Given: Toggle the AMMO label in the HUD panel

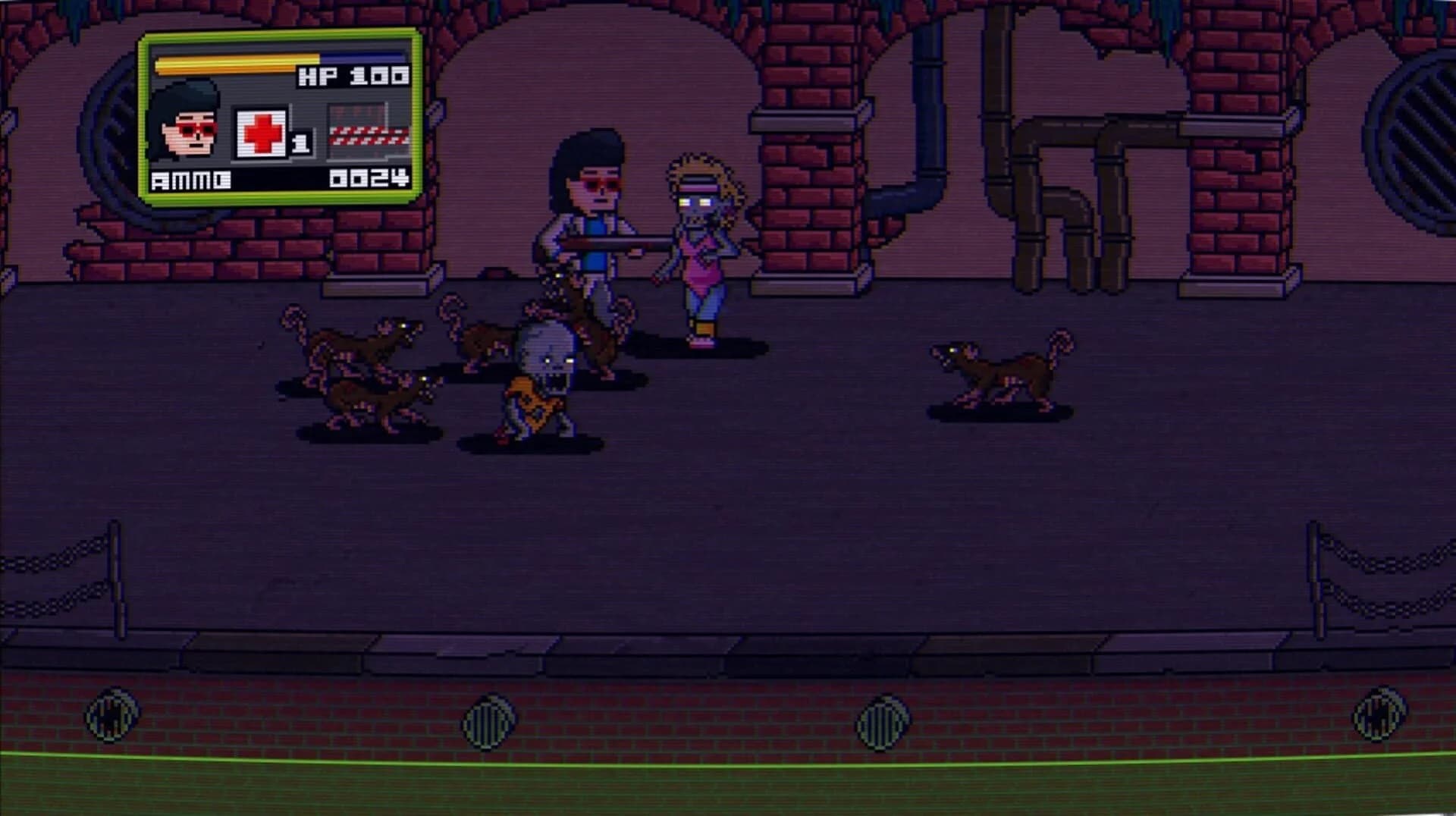Looking at the screenshot, I should point(190,180).
